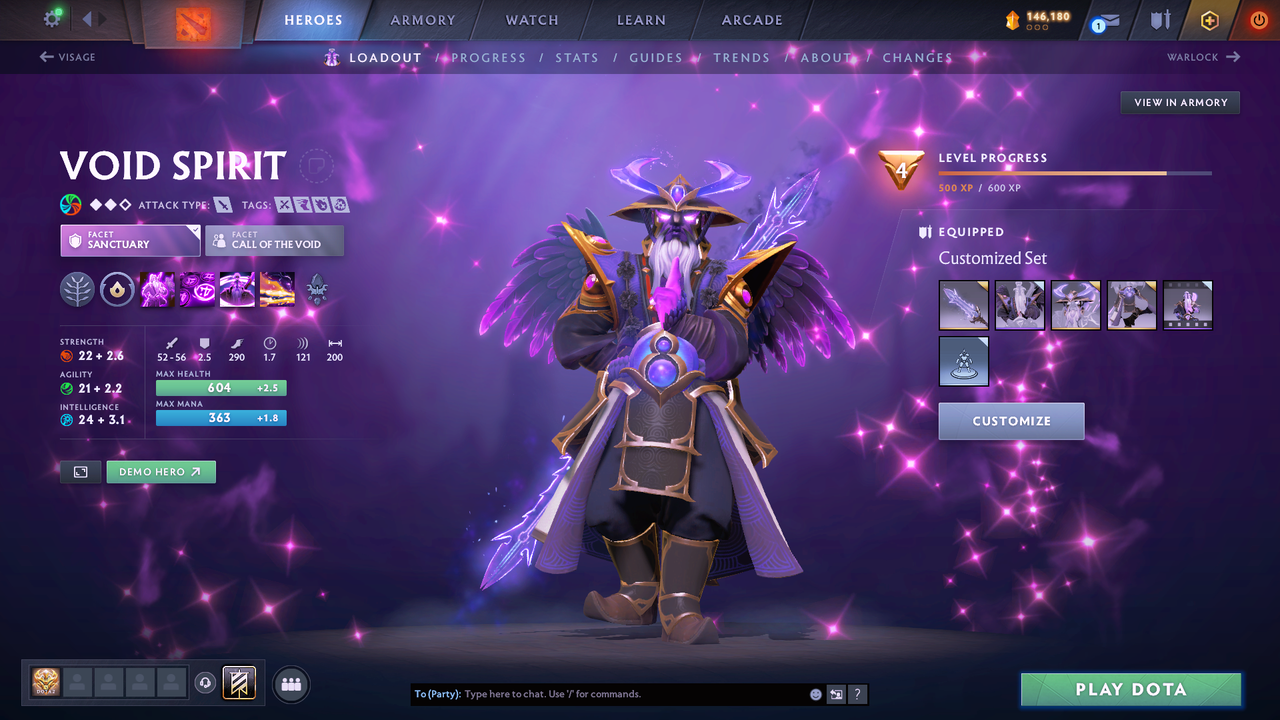
Task: Switch to the STATS tab
Action: pyautogui.click(x=577, y=58)
